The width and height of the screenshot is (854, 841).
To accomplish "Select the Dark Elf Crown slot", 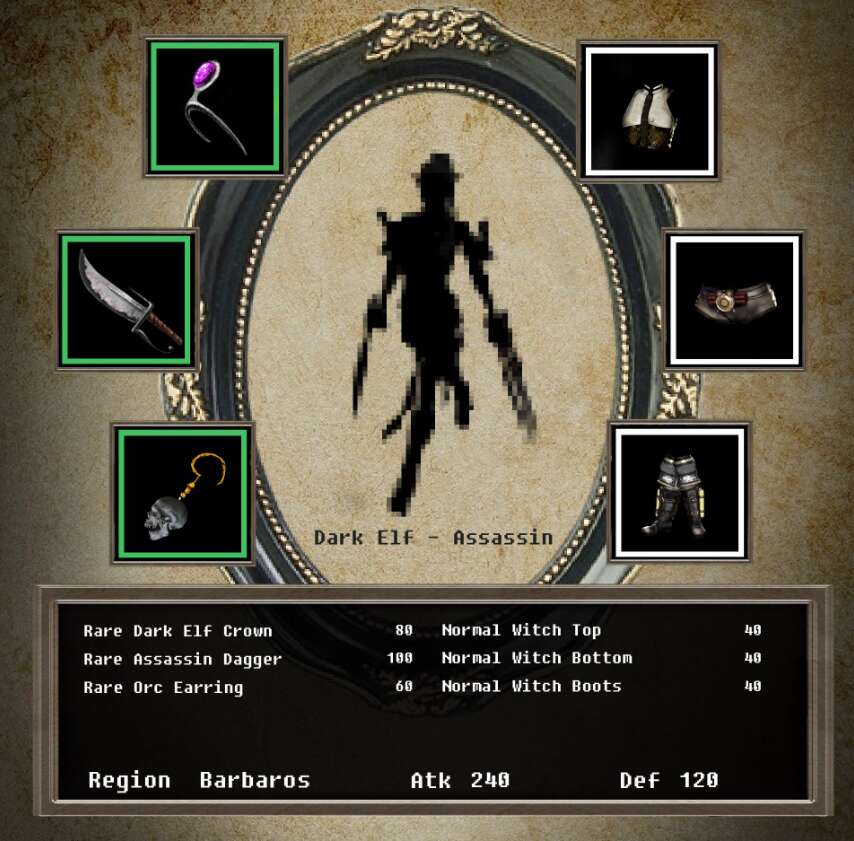I will tap(215, 107).
